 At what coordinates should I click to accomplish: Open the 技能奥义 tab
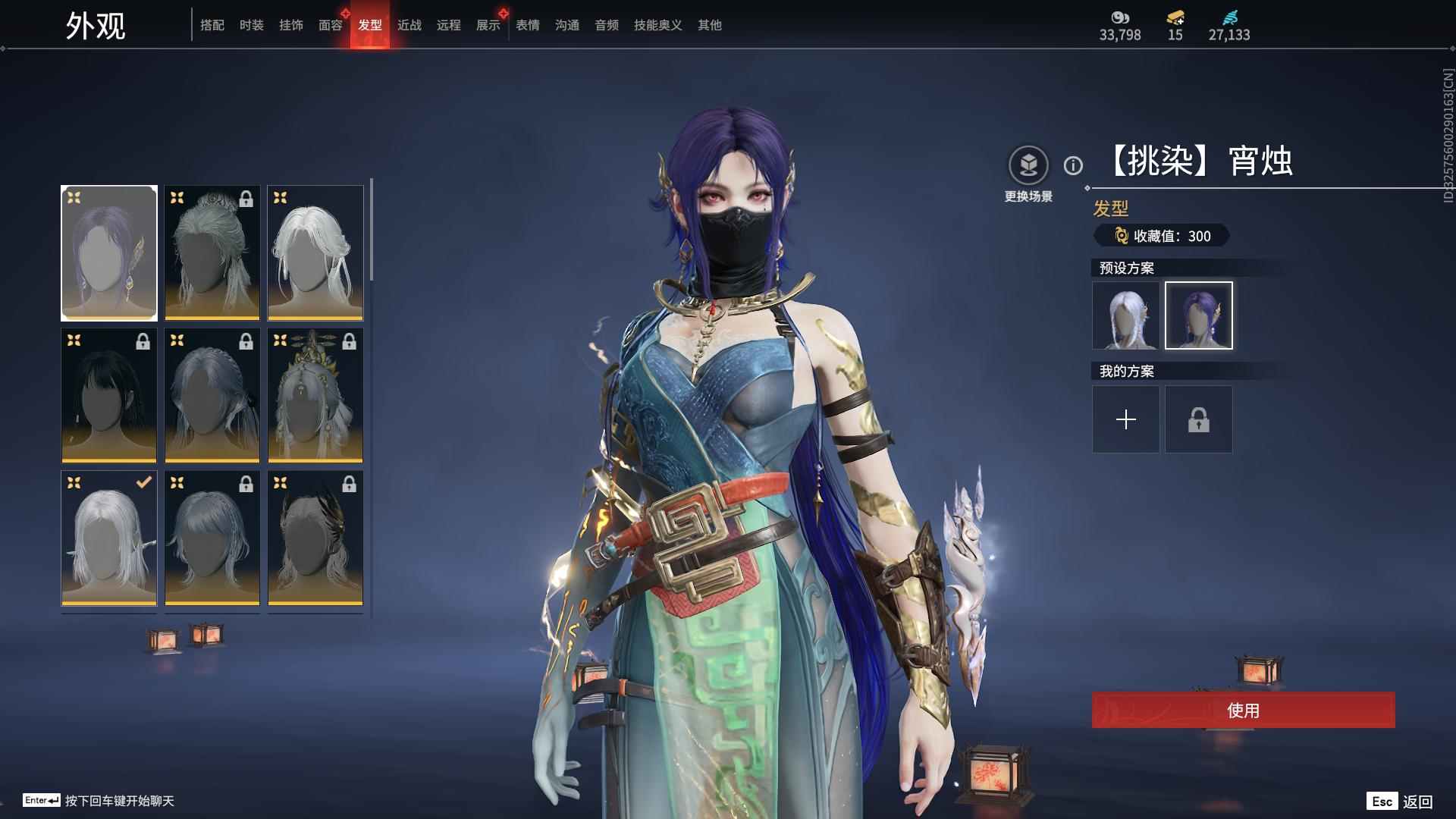click(657, 25)
